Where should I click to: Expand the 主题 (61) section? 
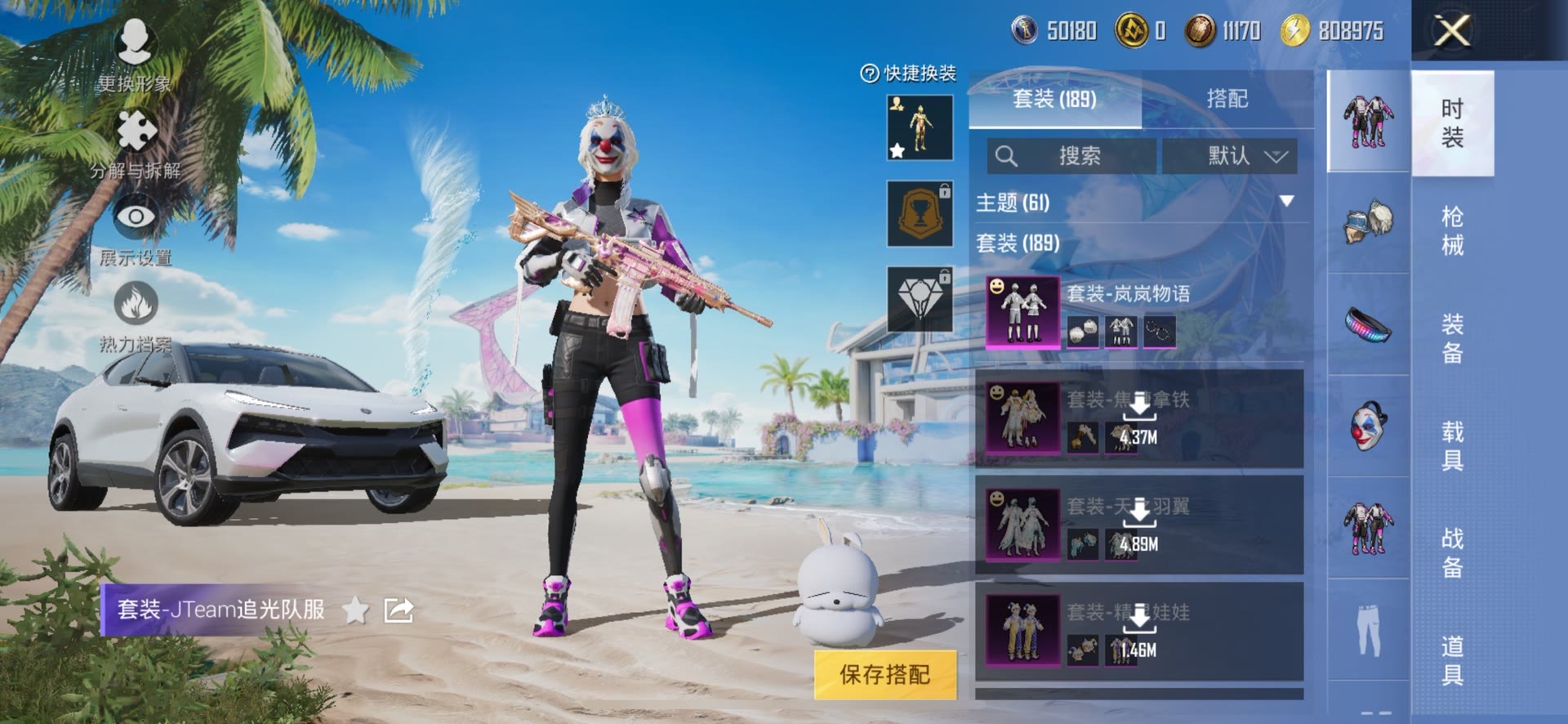[x=1285, y=202]
